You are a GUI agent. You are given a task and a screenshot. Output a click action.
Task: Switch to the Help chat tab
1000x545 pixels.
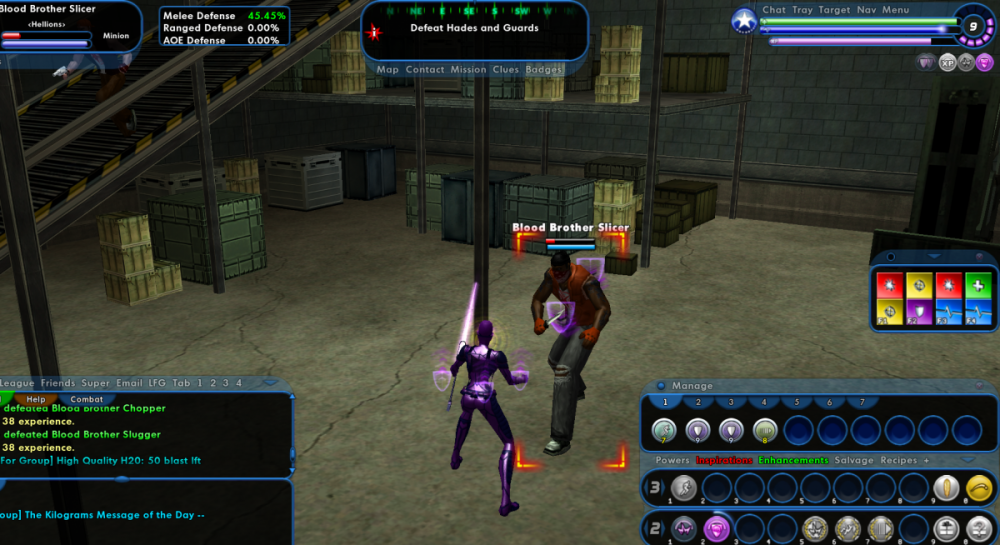click(36, 399)
